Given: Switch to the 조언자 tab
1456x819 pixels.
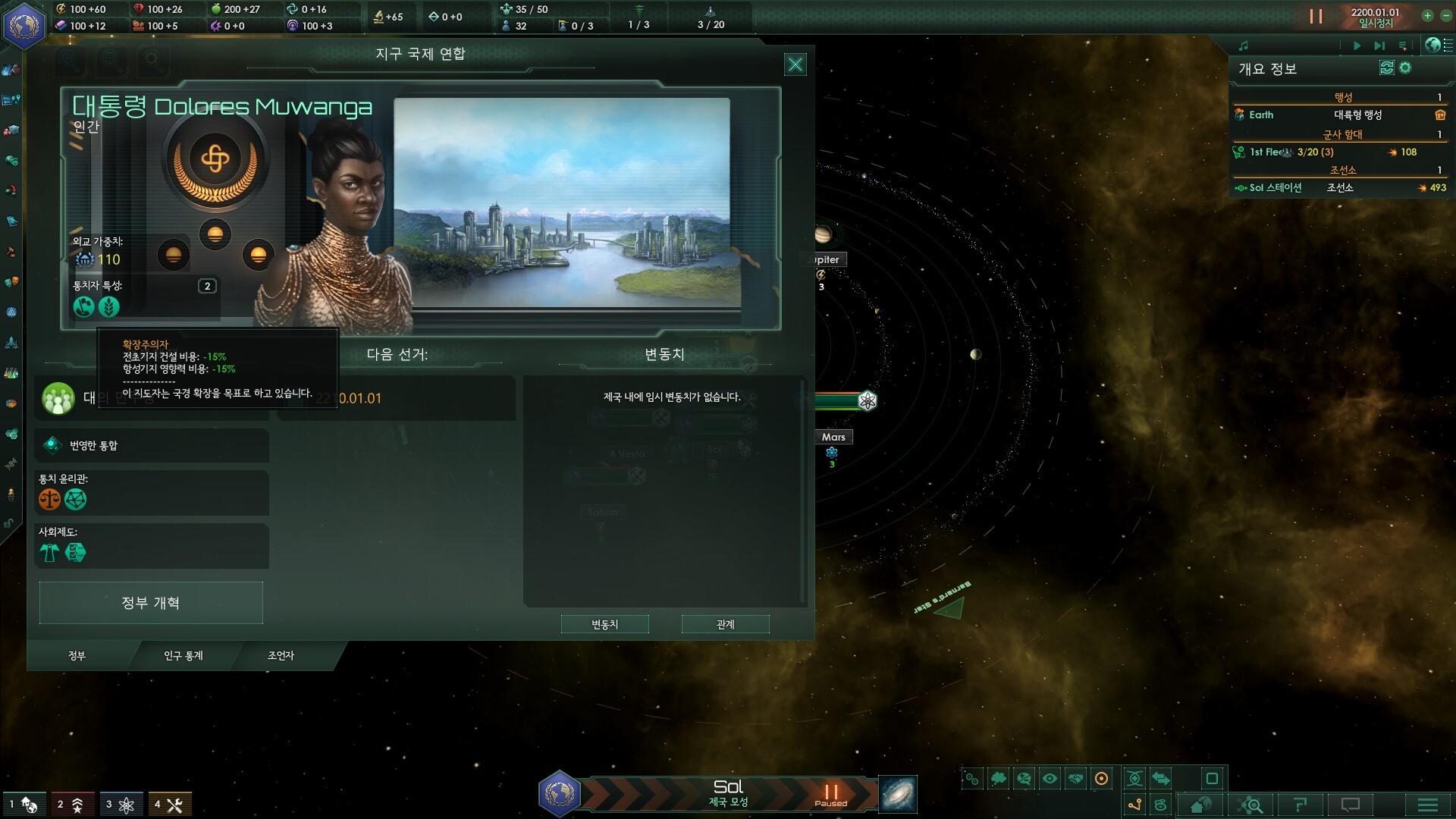Looking at the screenshot, I should point(281,656).
